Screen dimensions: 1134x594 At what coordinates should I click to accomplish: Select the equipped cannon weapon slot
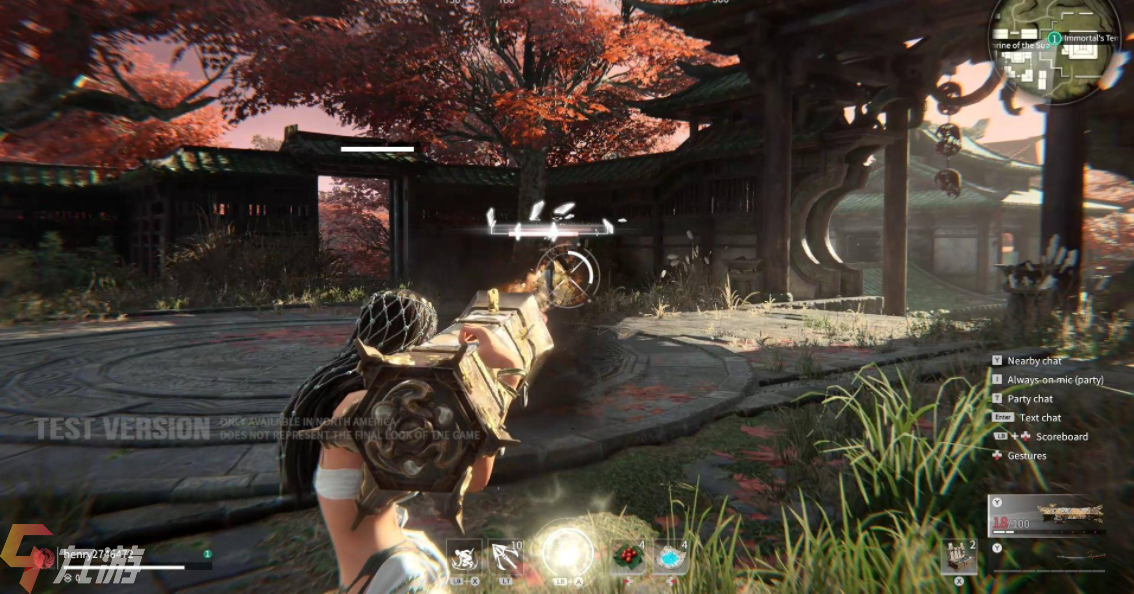click(1046, 515)
